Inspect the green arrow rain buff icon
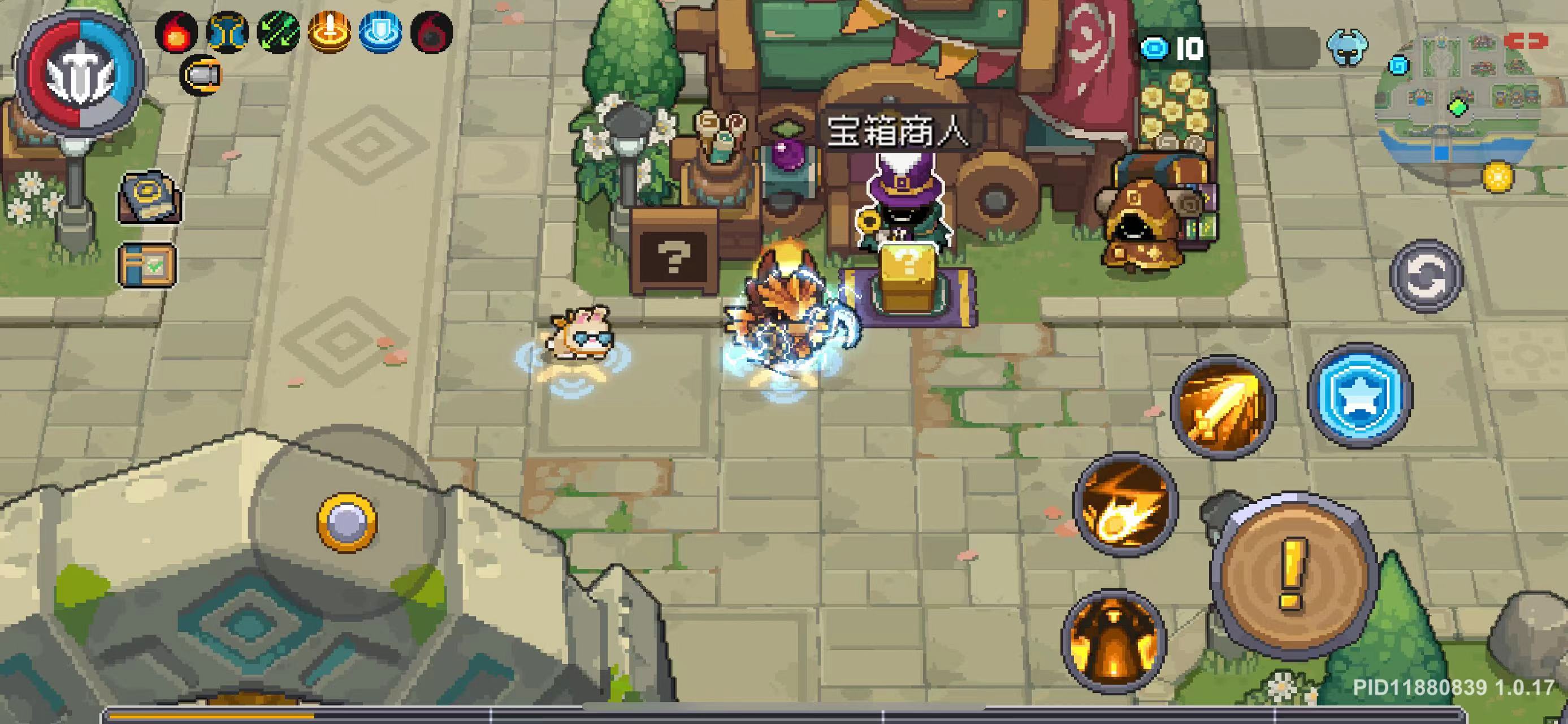The image size is (1568, 724). click(278, 32)
